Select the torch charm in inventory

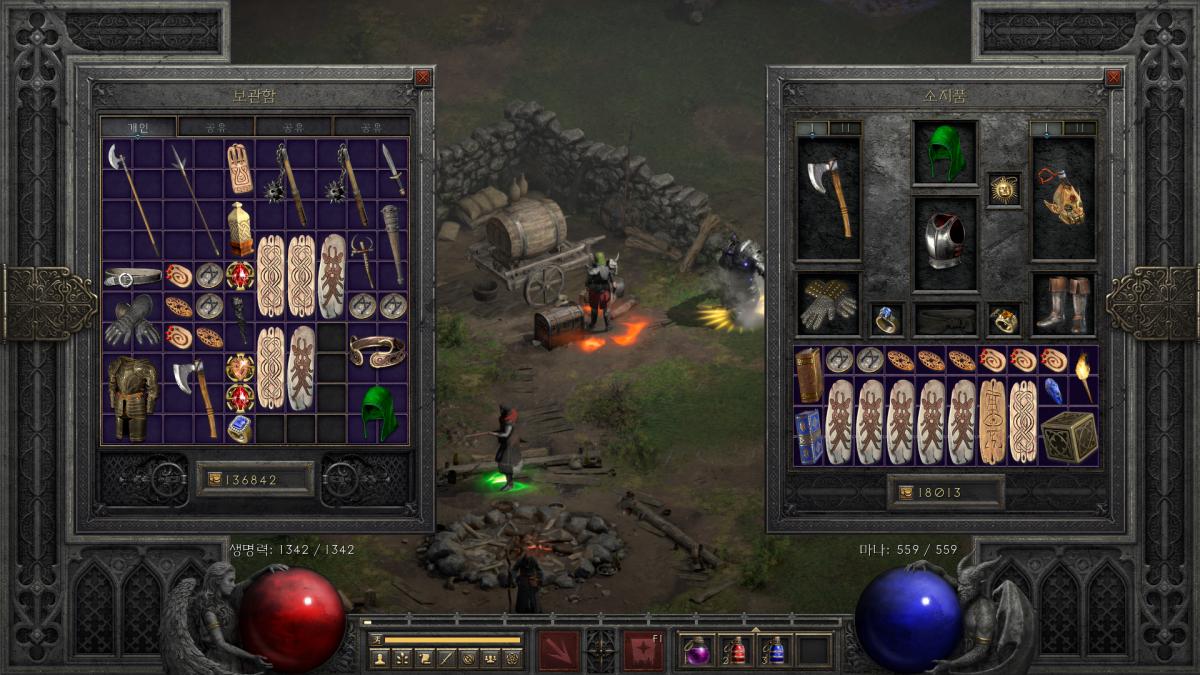coord(1083,375)
